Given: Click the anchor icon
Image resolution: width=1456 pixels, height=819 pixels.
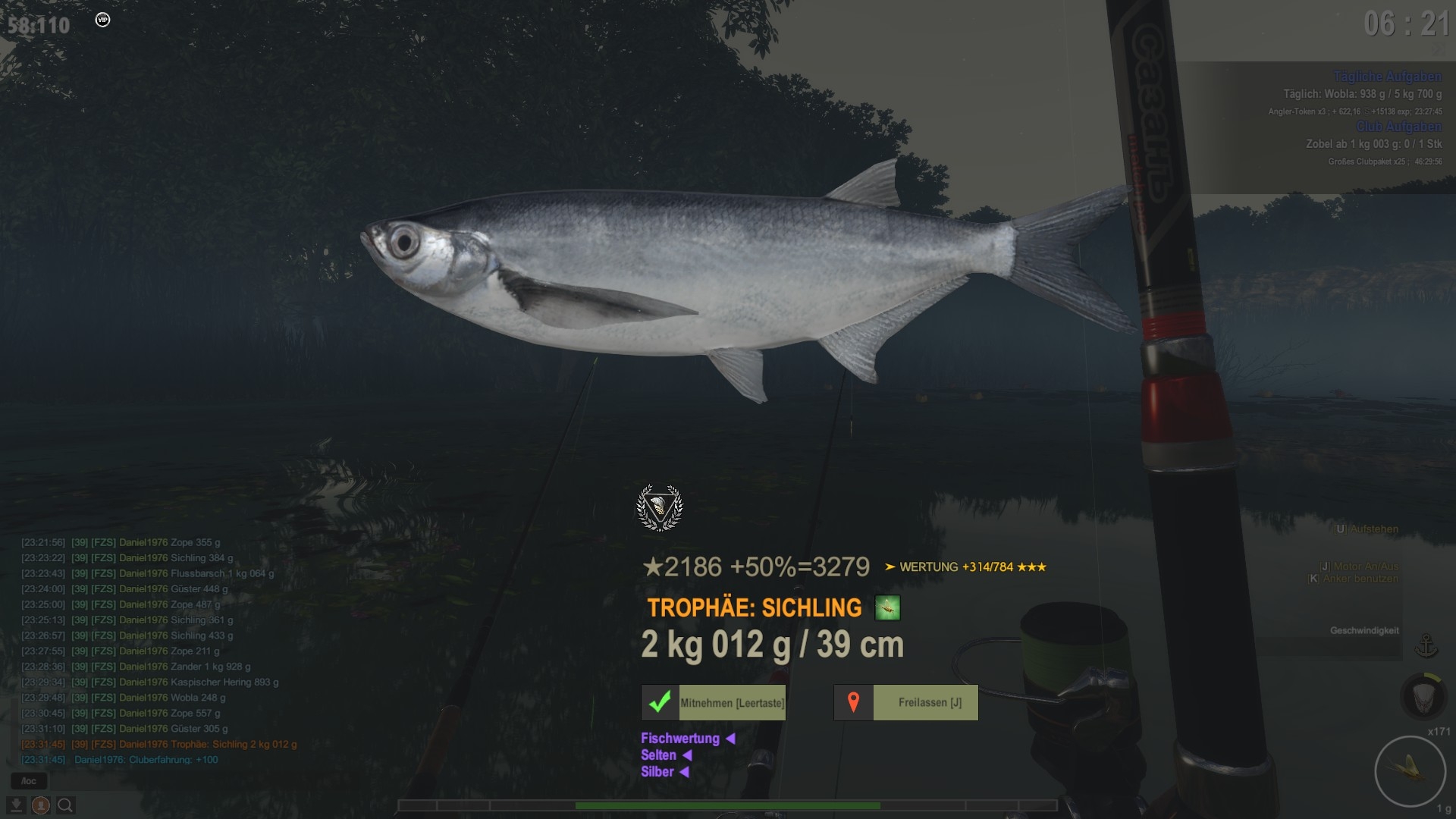Looking at the screenshot, I should coord(1426,646).
